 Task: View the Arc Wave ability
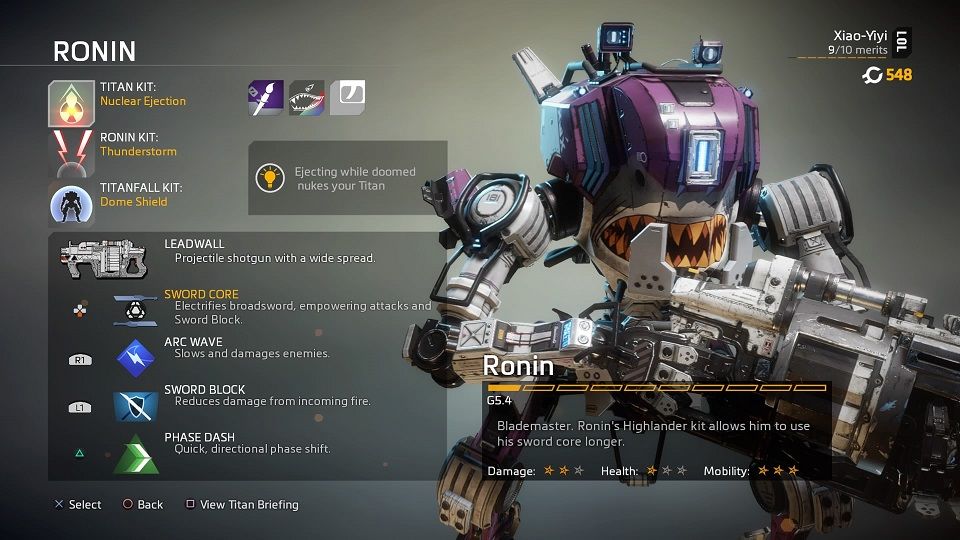pyautogui.click(x=135, y=355)
